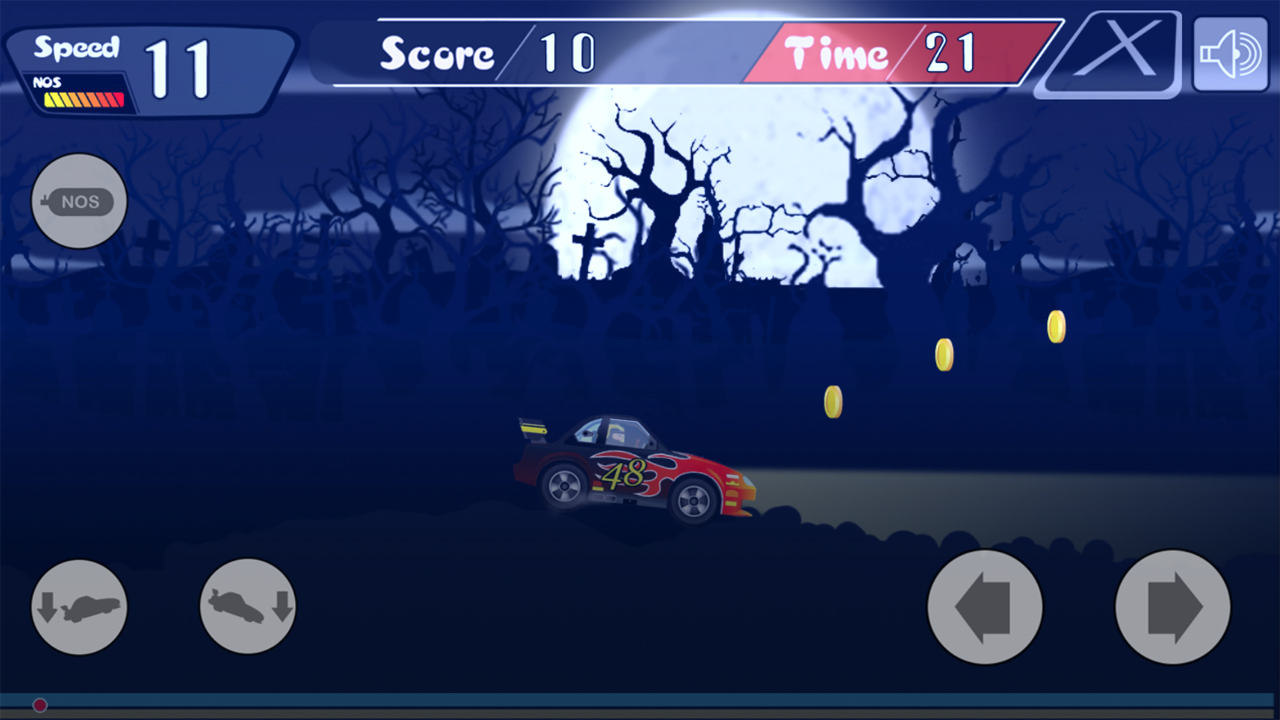Tap the right acceleration arrow icon

(1173, 607)
